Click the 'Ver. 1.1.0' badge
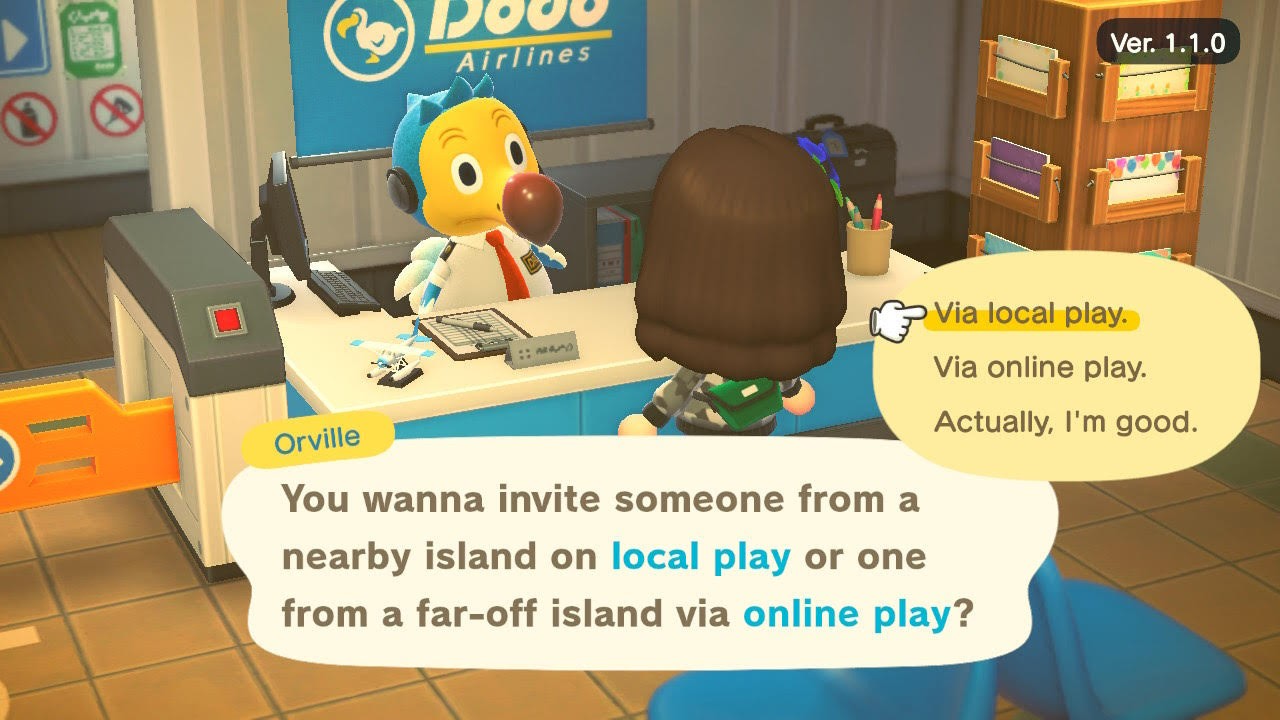1280x720 pixels. pyautogui.click(x=1167, y=39)
